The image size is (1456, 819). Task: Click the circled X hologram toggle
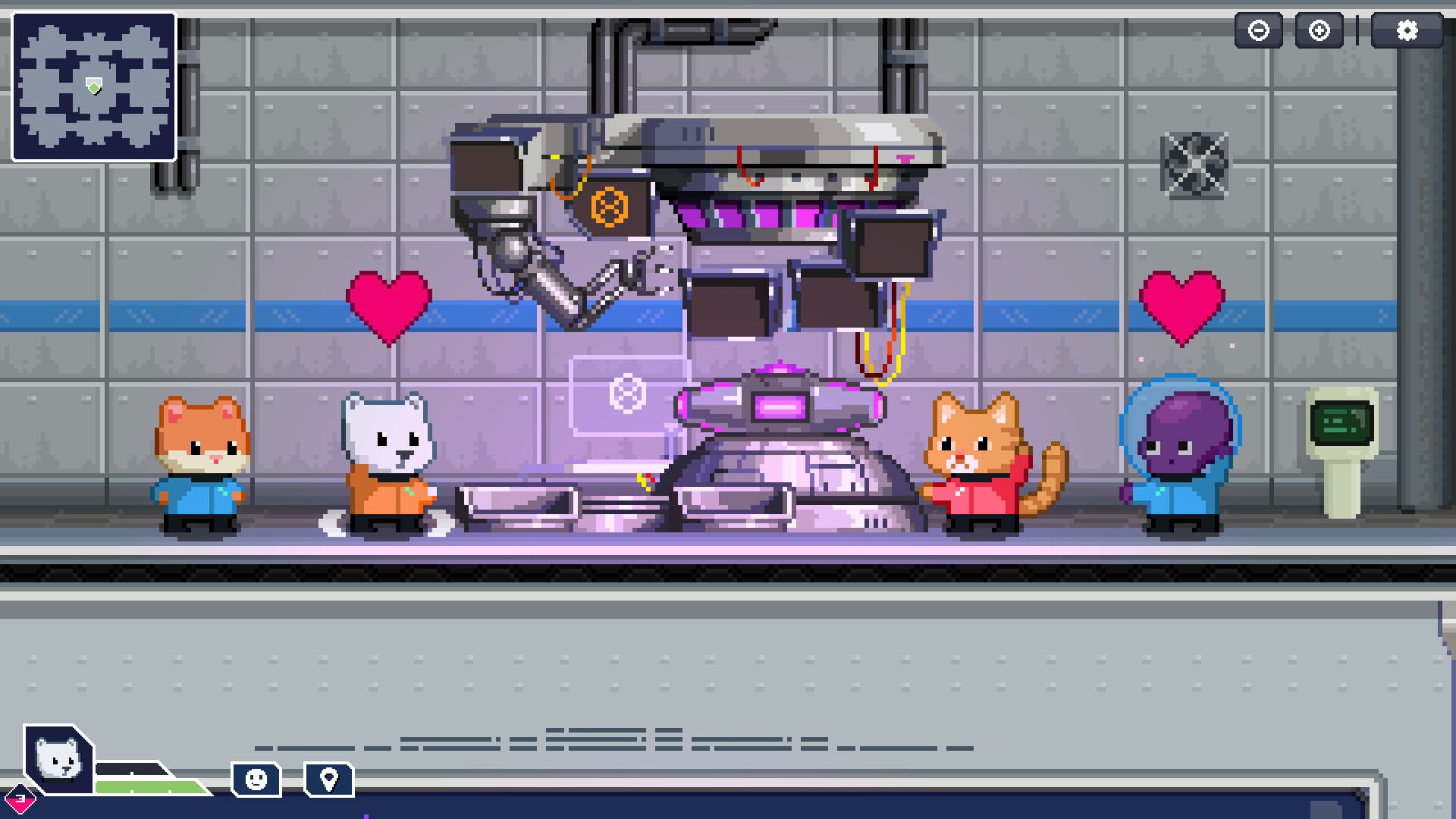click(x=626, y=393)
